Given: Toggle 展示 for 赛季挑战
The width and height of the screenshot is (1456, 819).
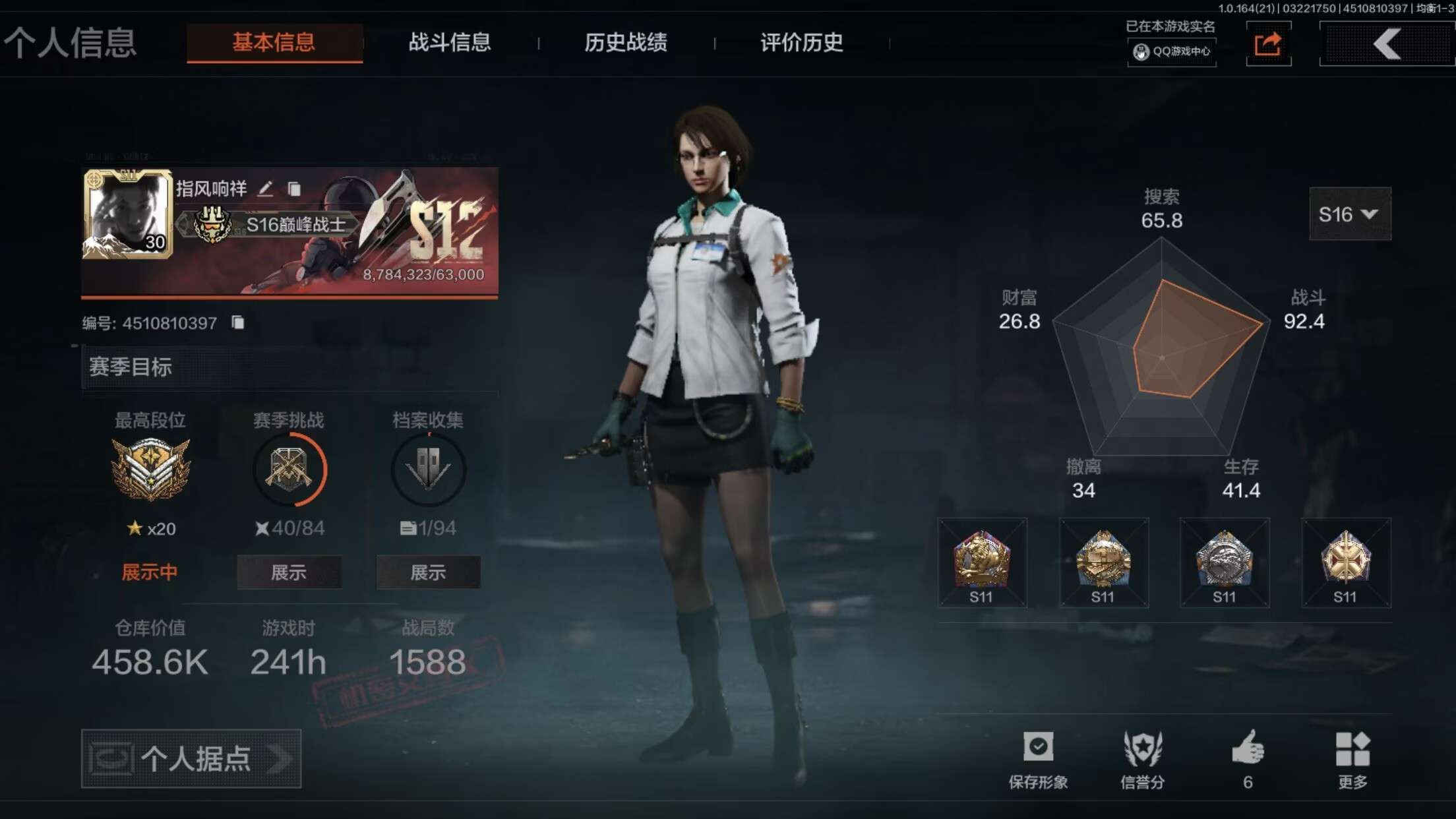Looking at the screenshot, I should click(289, 572).
